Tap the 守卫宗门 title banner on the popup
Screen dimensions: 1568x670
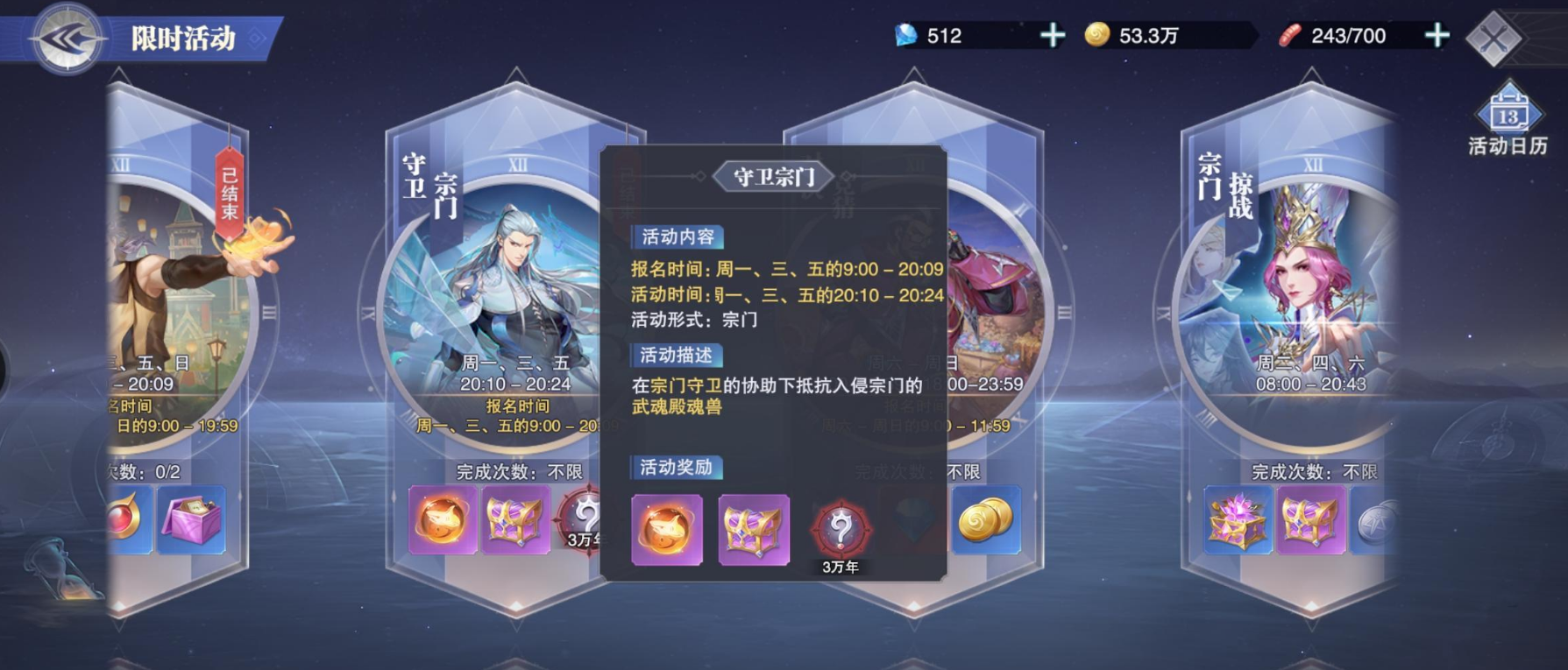click(x=772, y=175)
